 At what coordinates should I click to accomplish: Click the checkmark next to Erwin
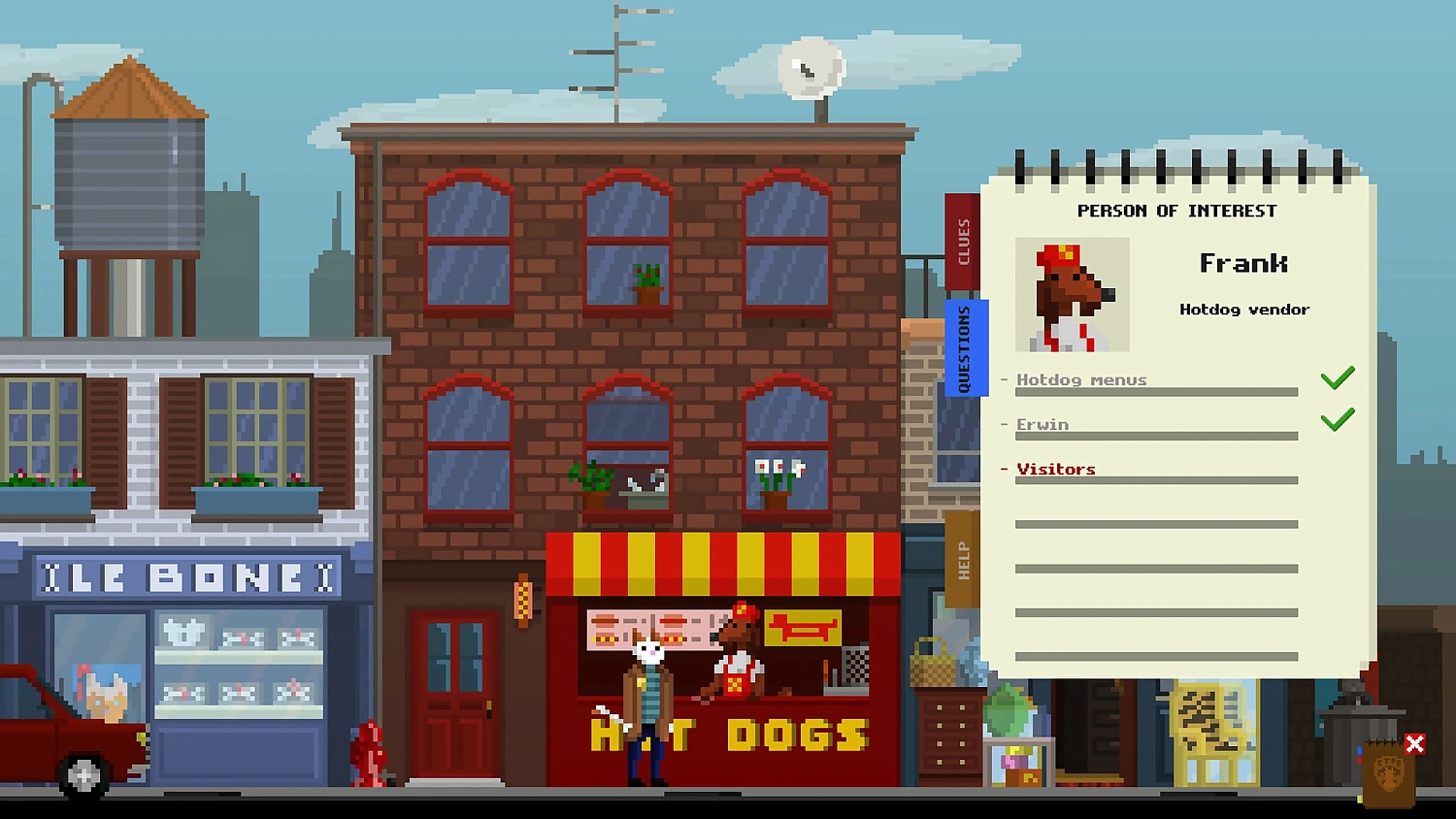pyautogui.click(x=1338, y=419)
